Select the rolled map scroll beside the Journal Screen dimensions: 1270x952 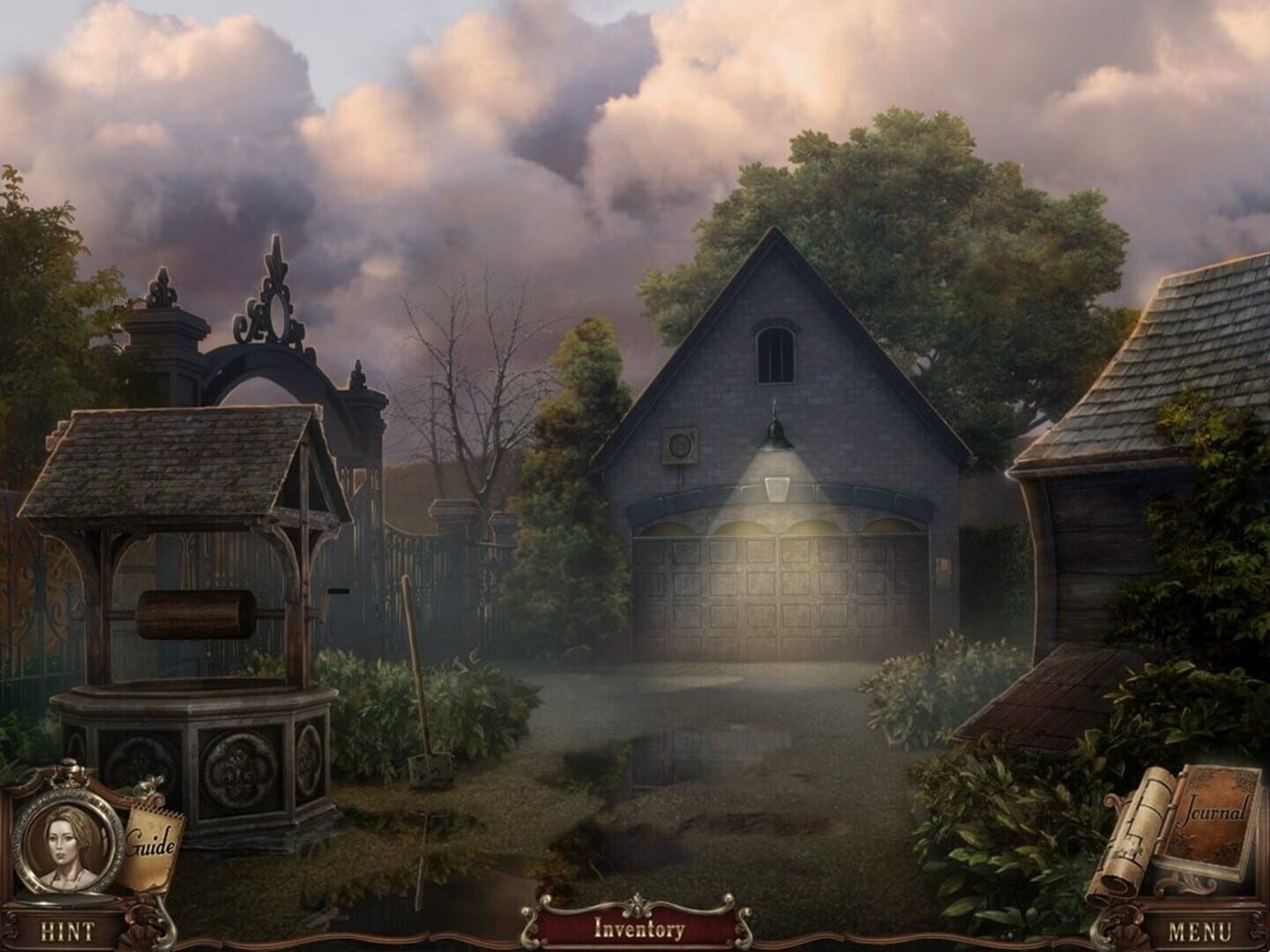(x=1138, y=837)
